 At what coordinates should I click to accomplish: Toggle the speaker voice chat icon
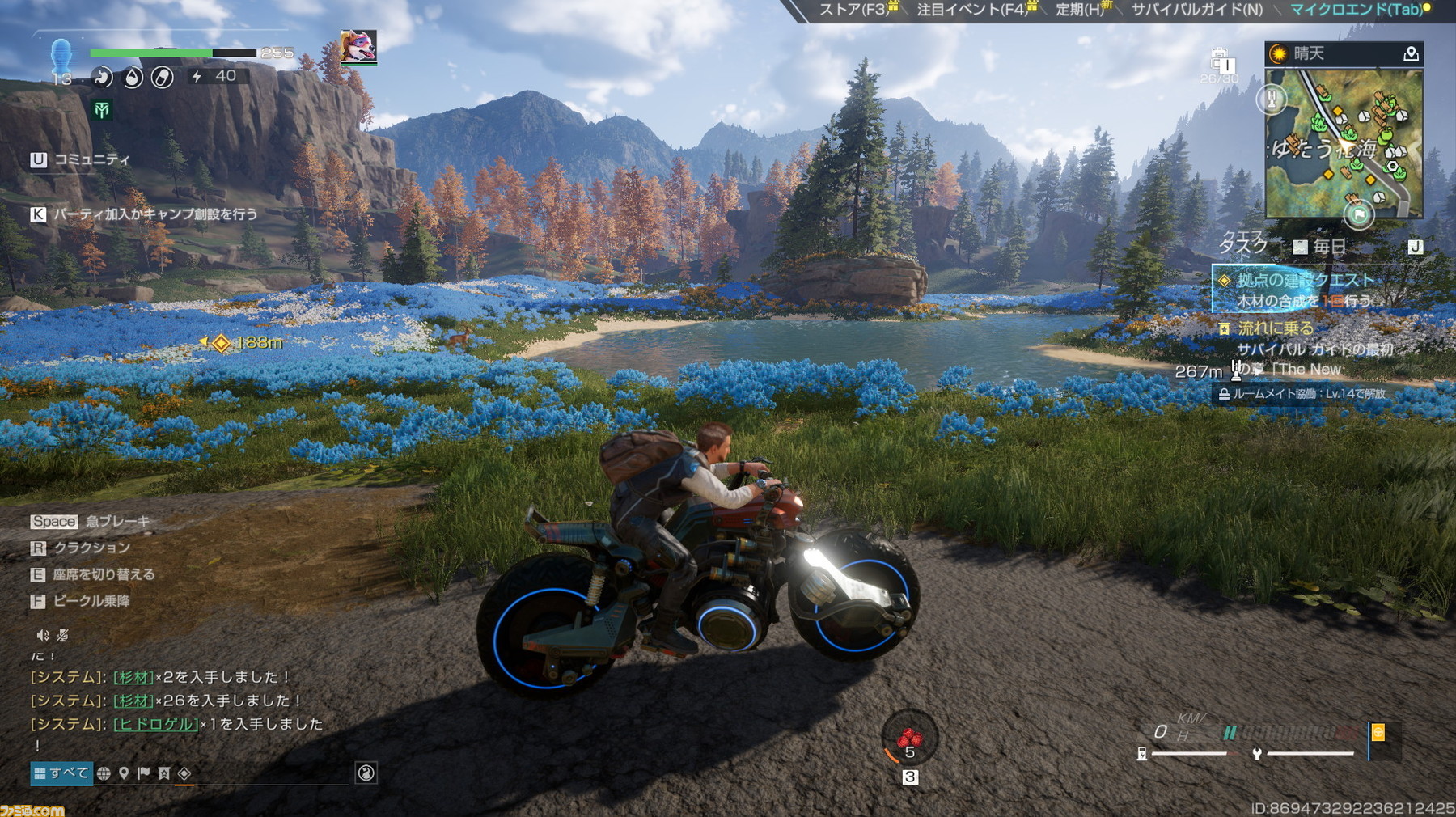42,636
